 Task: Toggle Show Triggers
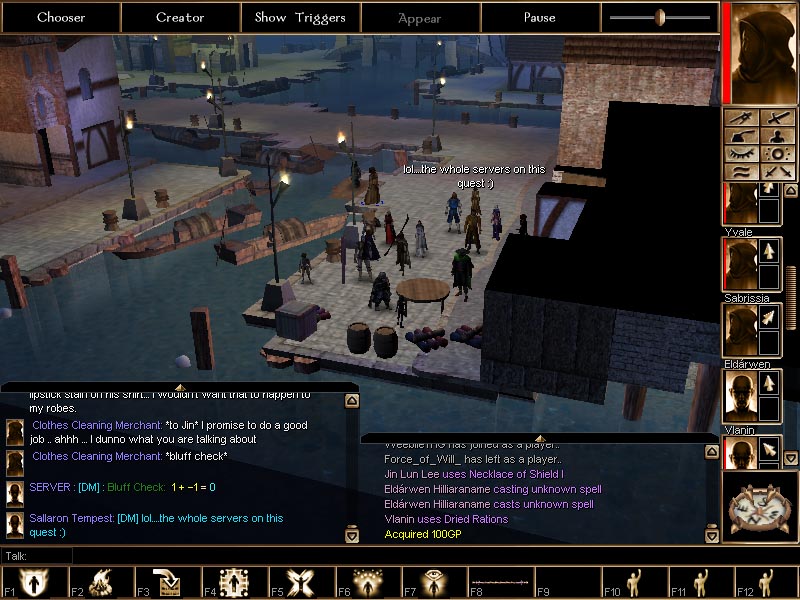[300, 17]
